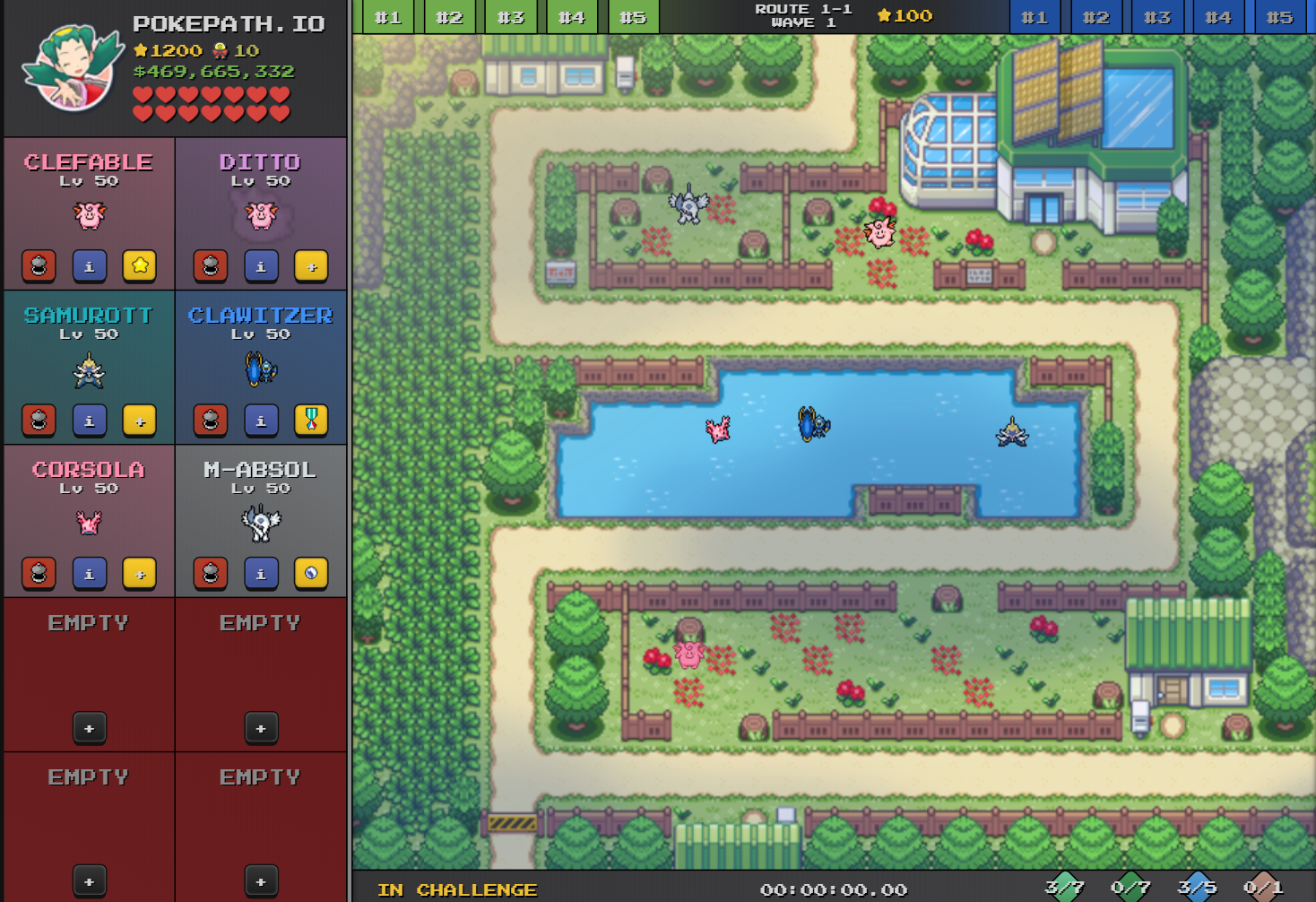
Task: Switch to green tab #3
Action: pos(510,16)
